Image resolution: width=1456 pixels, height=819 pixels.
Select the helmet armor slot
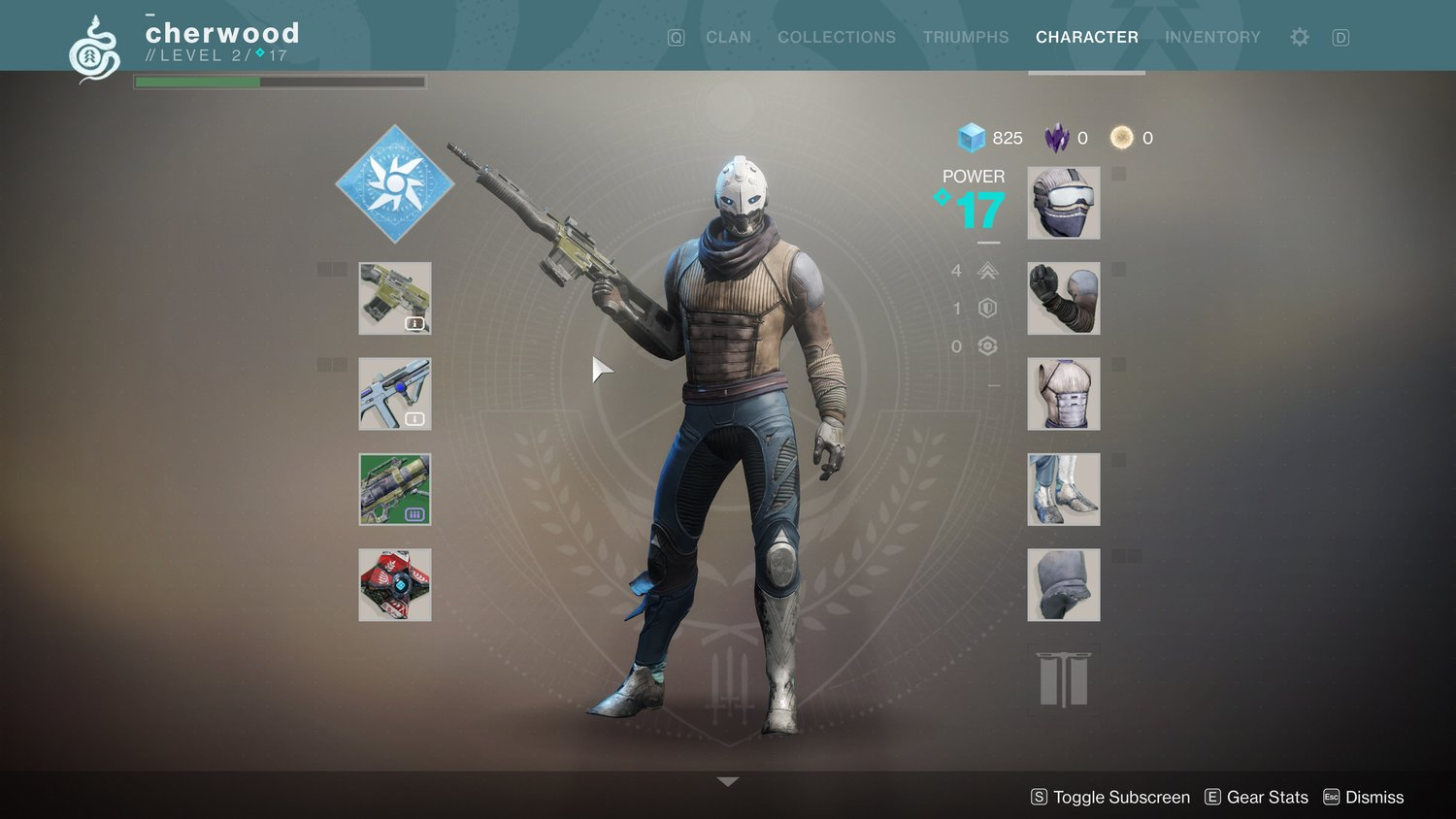1063,203
